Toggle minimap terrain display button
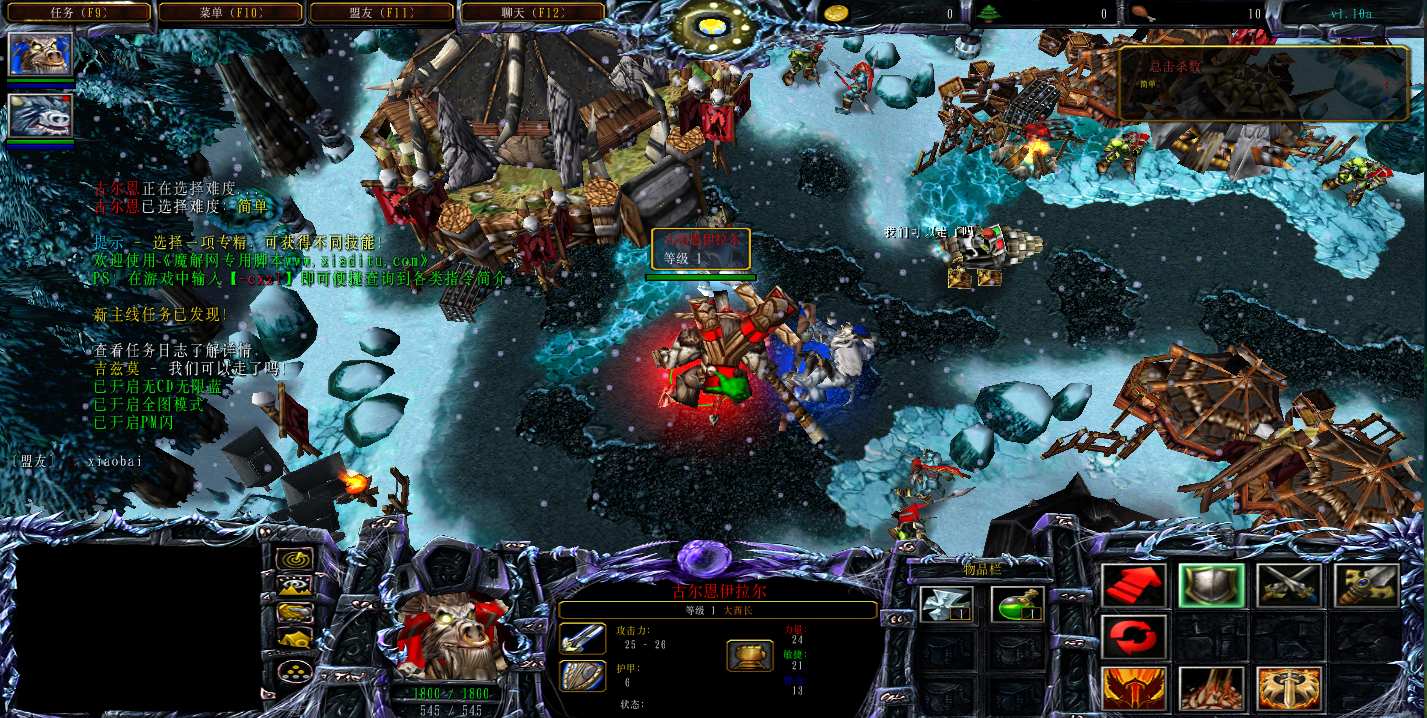Screen dimensions: 1427x718 294,586
